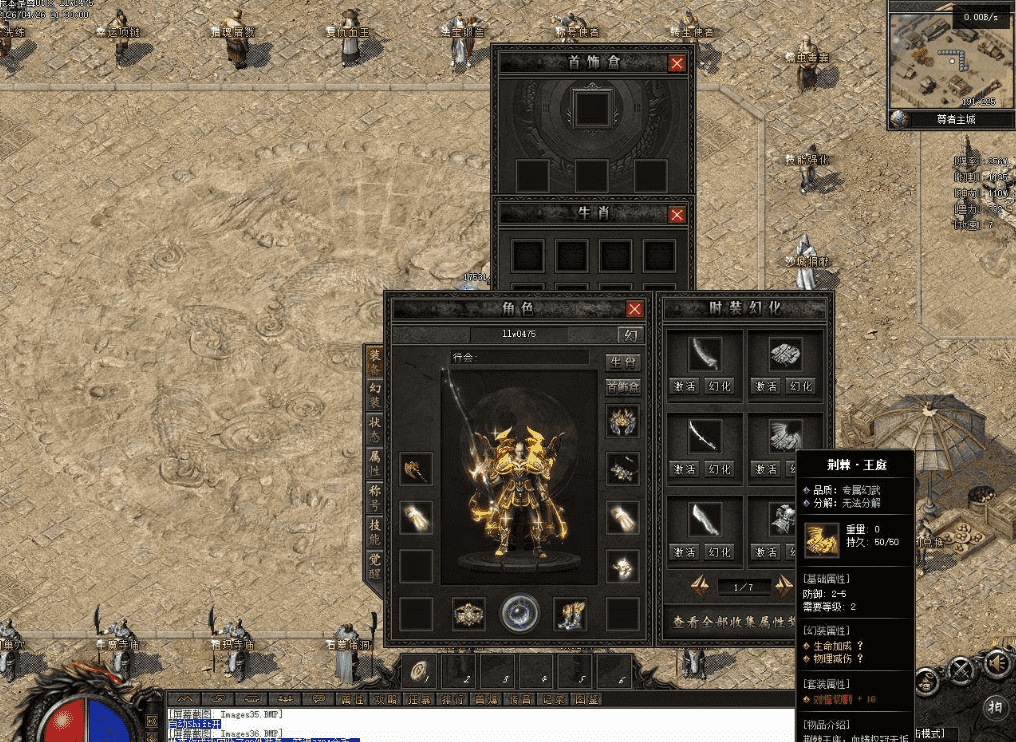
Task: Click the 生肖 button in character panel
Action: [x=623, y=362]
